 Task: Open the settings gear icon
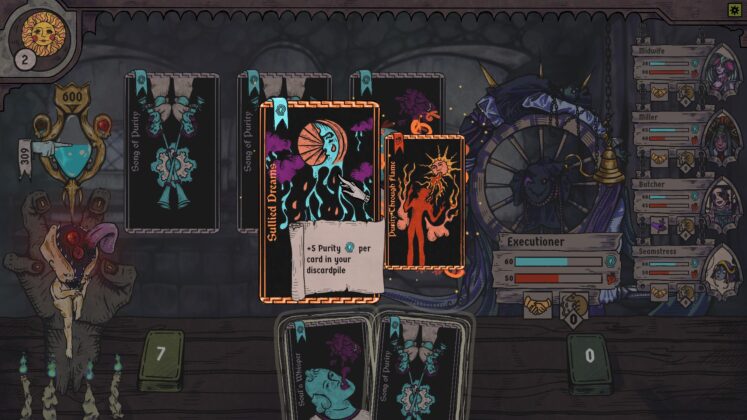coord(735,8)
